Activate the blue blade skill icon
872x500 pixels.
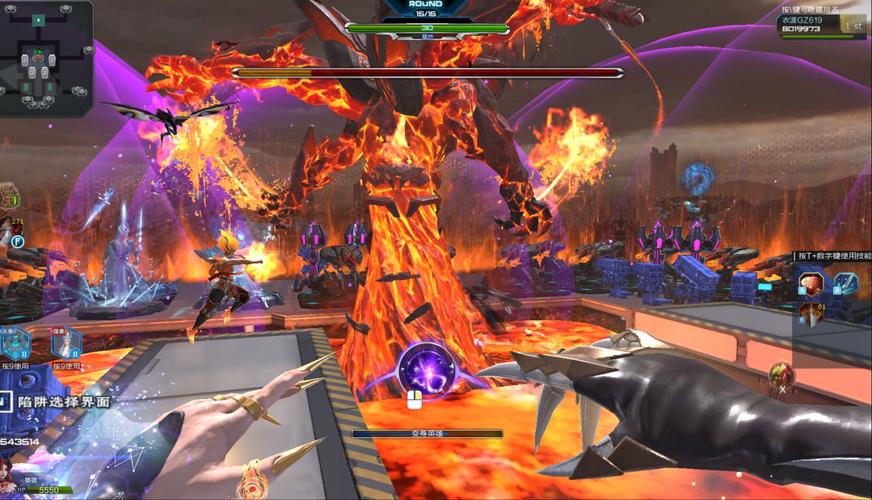(x=845, y=283)
